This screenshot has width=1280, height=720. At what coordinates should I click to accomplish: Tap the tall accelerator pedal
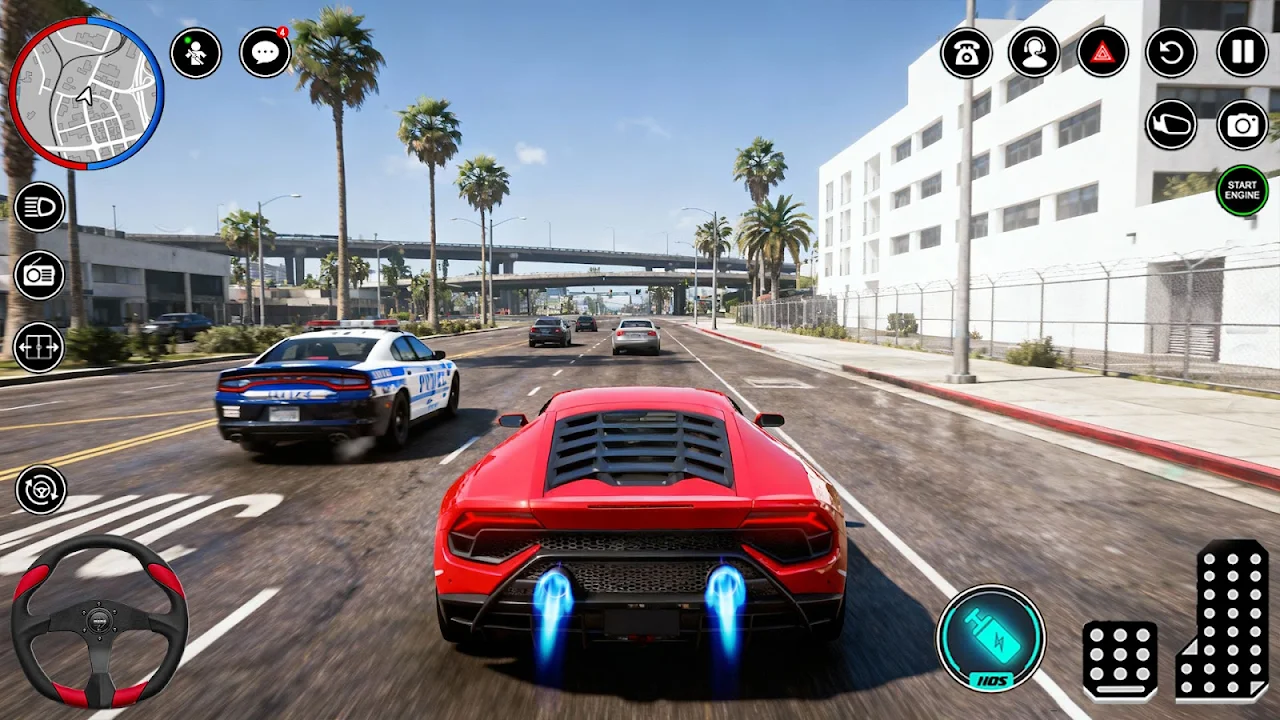tap(1225, 620)
